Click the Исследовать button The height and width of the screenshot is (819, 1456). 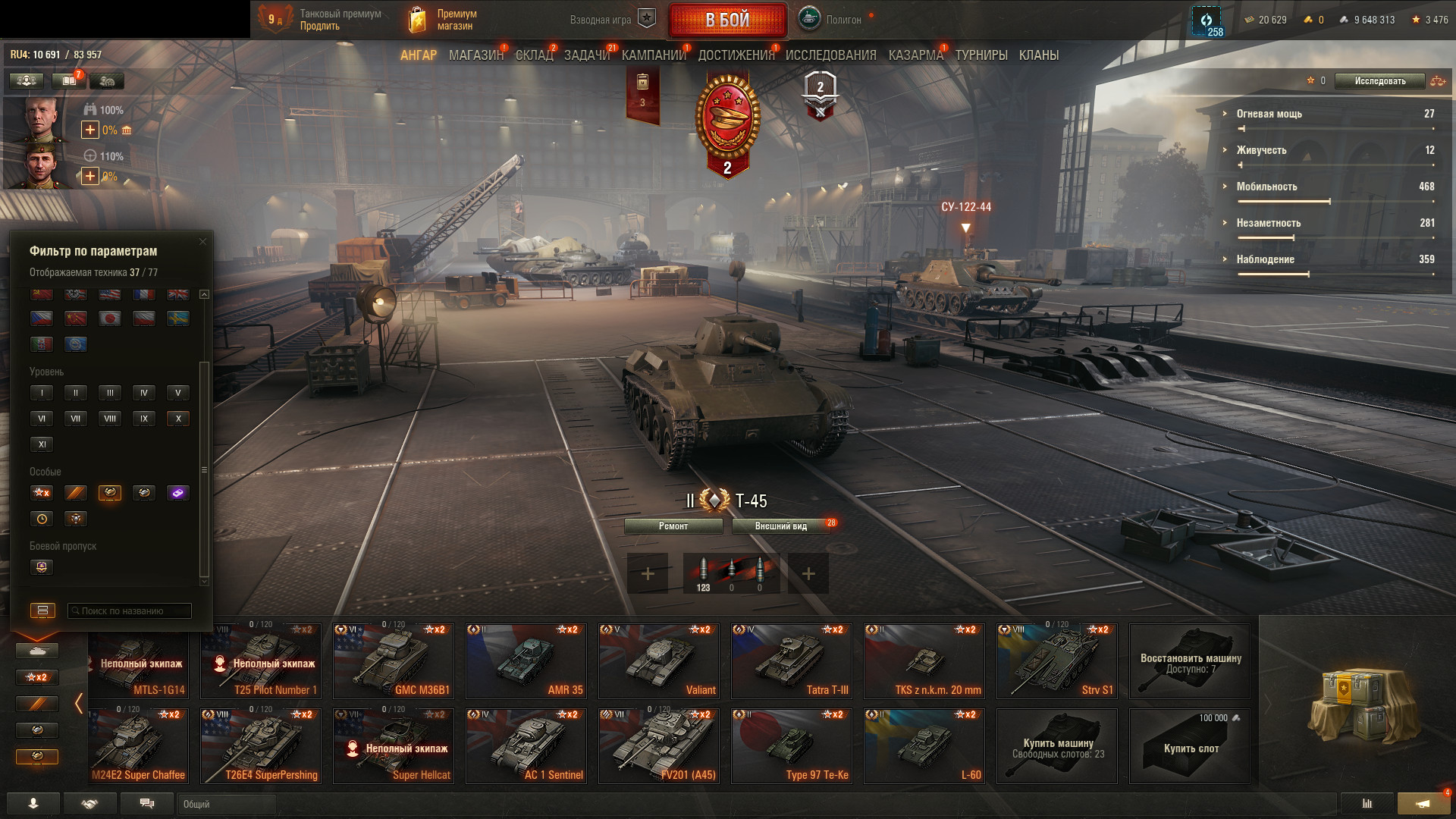click(1379, 81)
